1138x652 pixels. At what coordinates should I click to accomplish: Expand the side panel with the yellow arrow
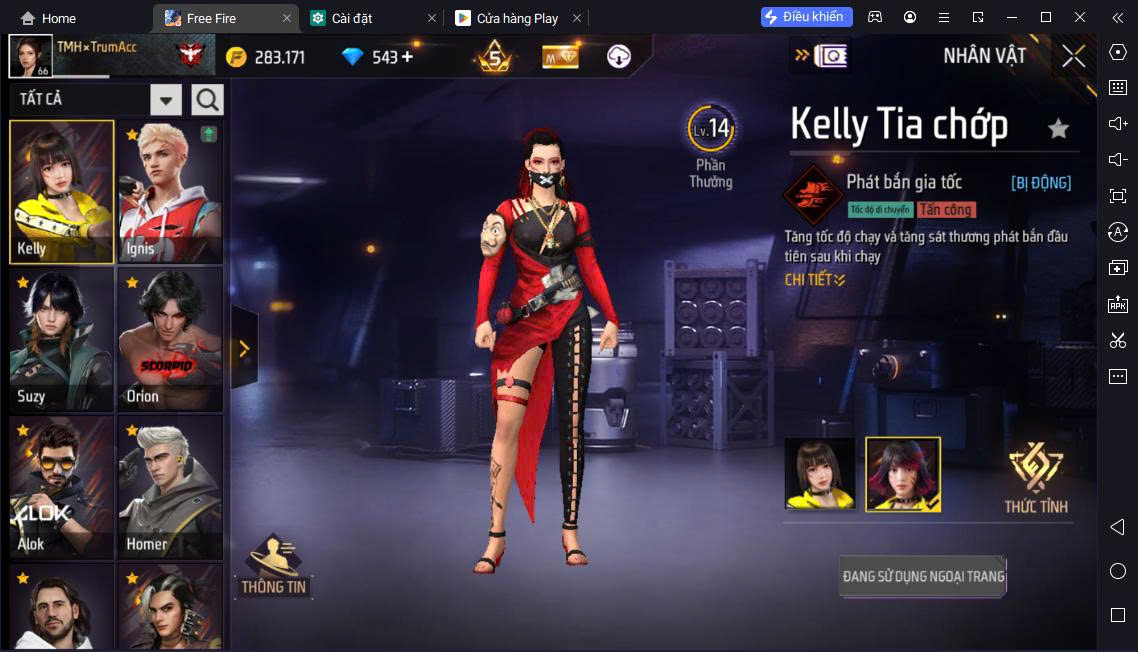pyautogui.click(x=243, y=348)
